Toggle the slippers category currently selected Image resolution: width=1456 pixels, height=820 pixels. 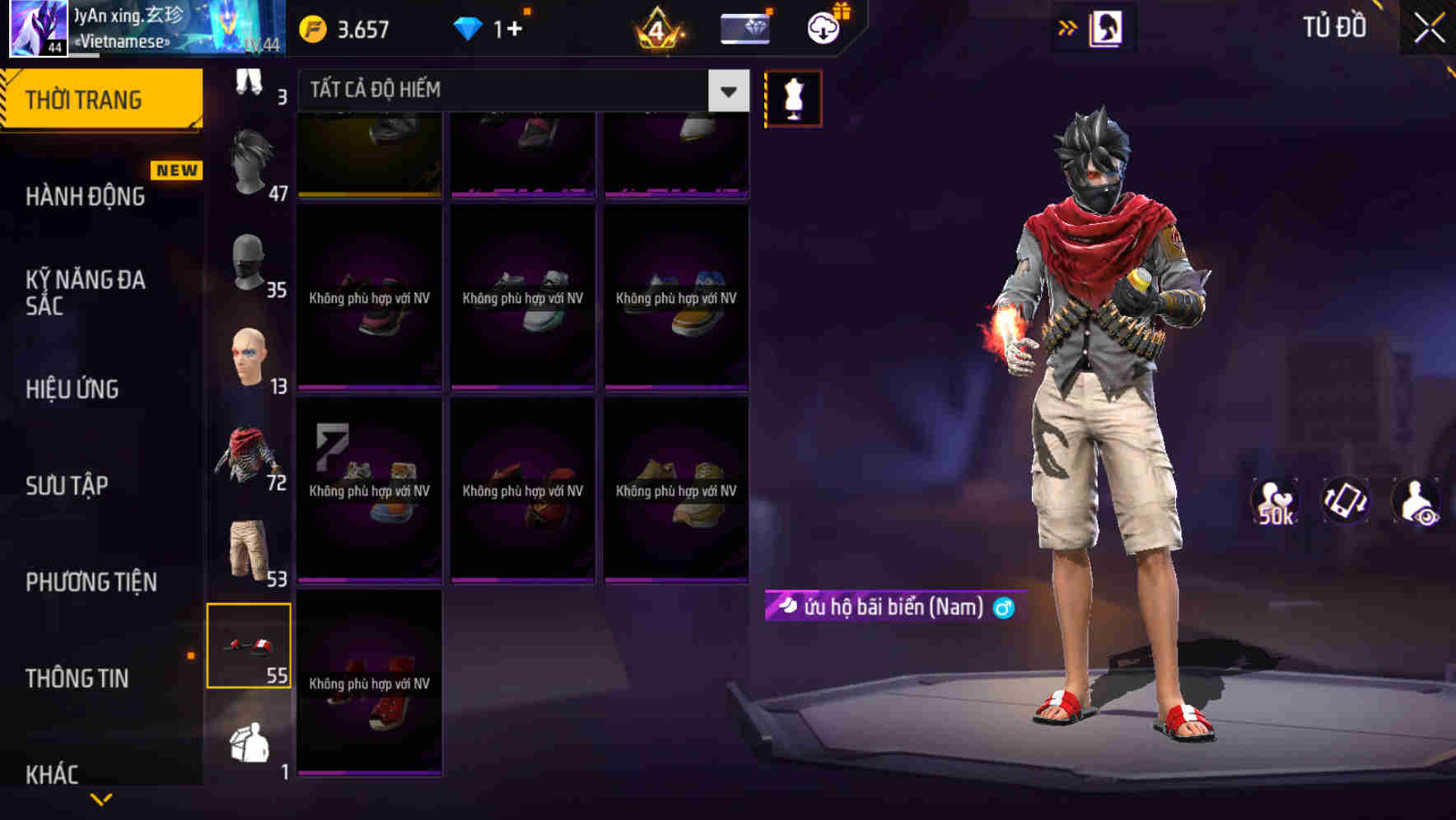[249, 646]
